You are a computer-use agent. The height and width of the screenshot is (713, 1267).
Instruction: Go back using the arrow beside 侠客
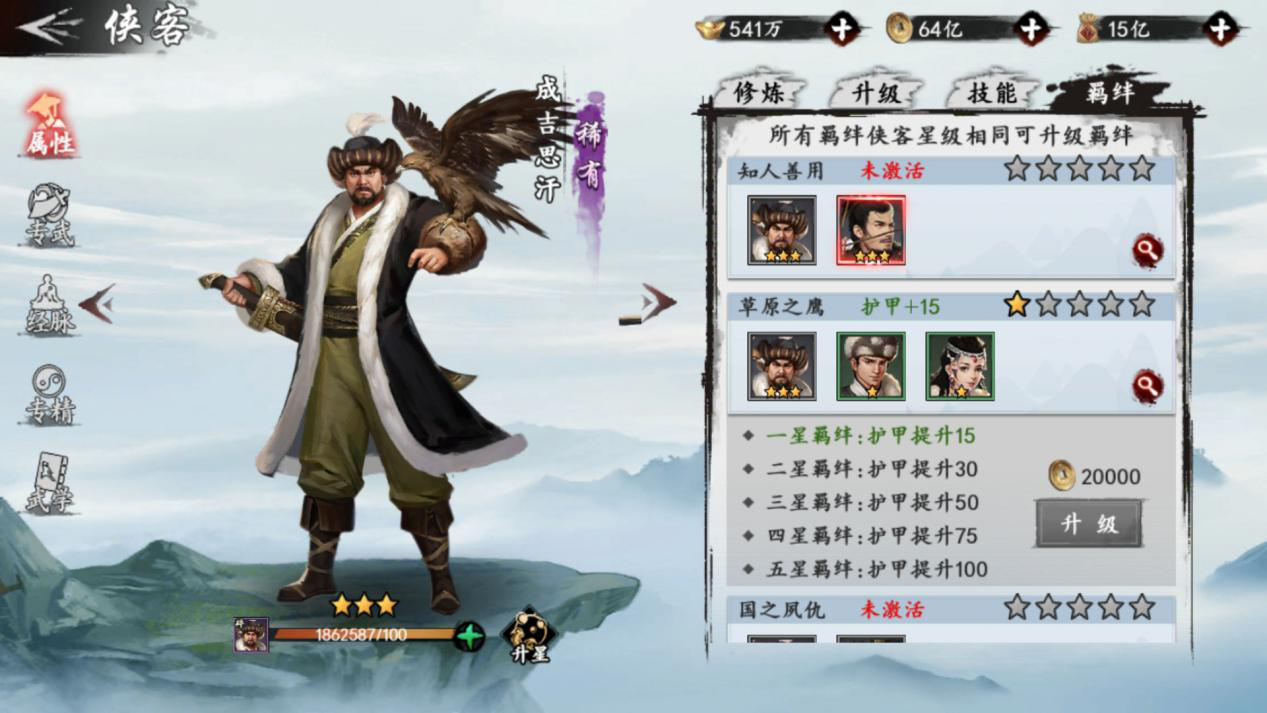coord(50,27)
